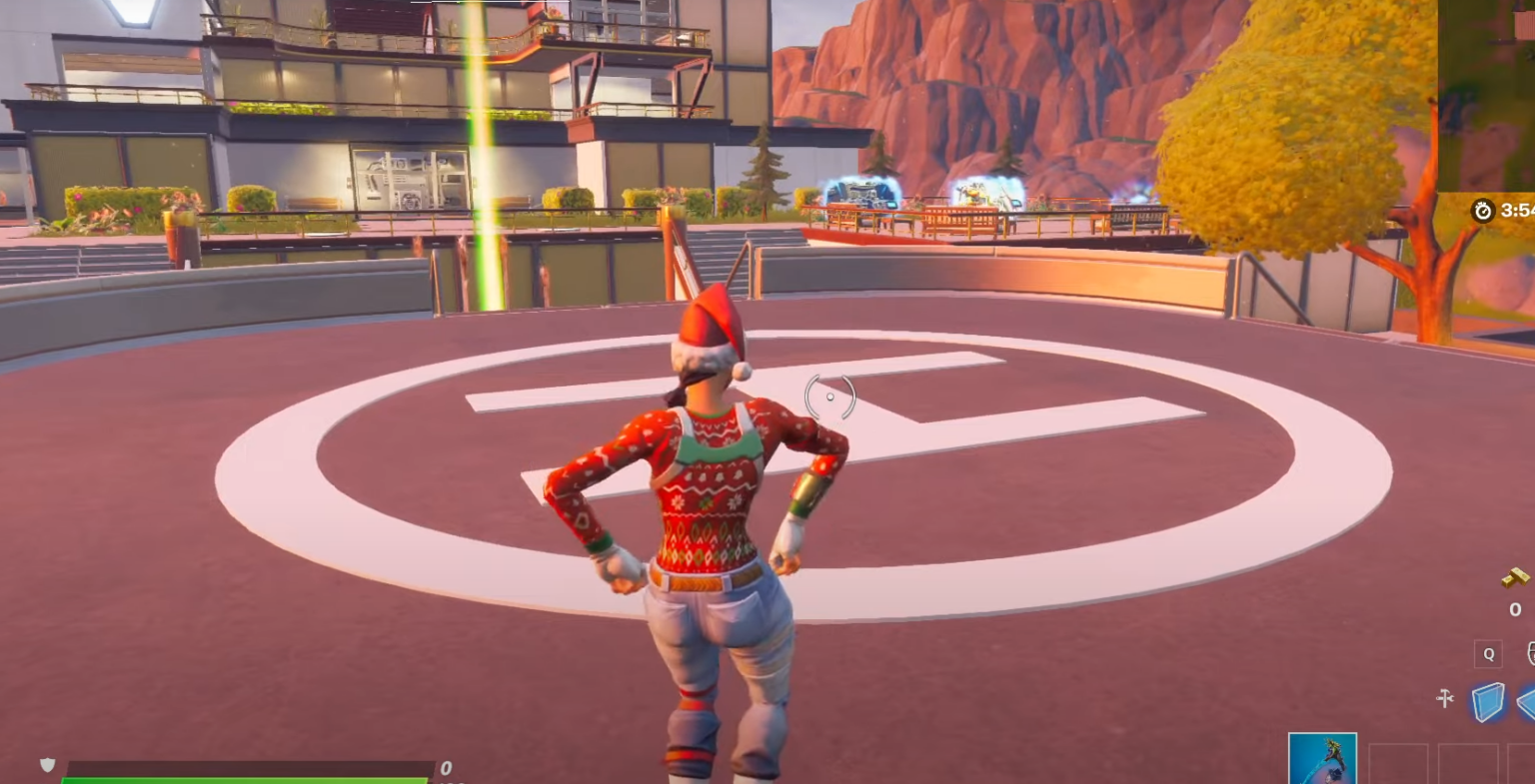Screen dimensions: 1535x784
Task: Activate the pickaxe thumbnail in hotbar
Action: point(1322,760)
